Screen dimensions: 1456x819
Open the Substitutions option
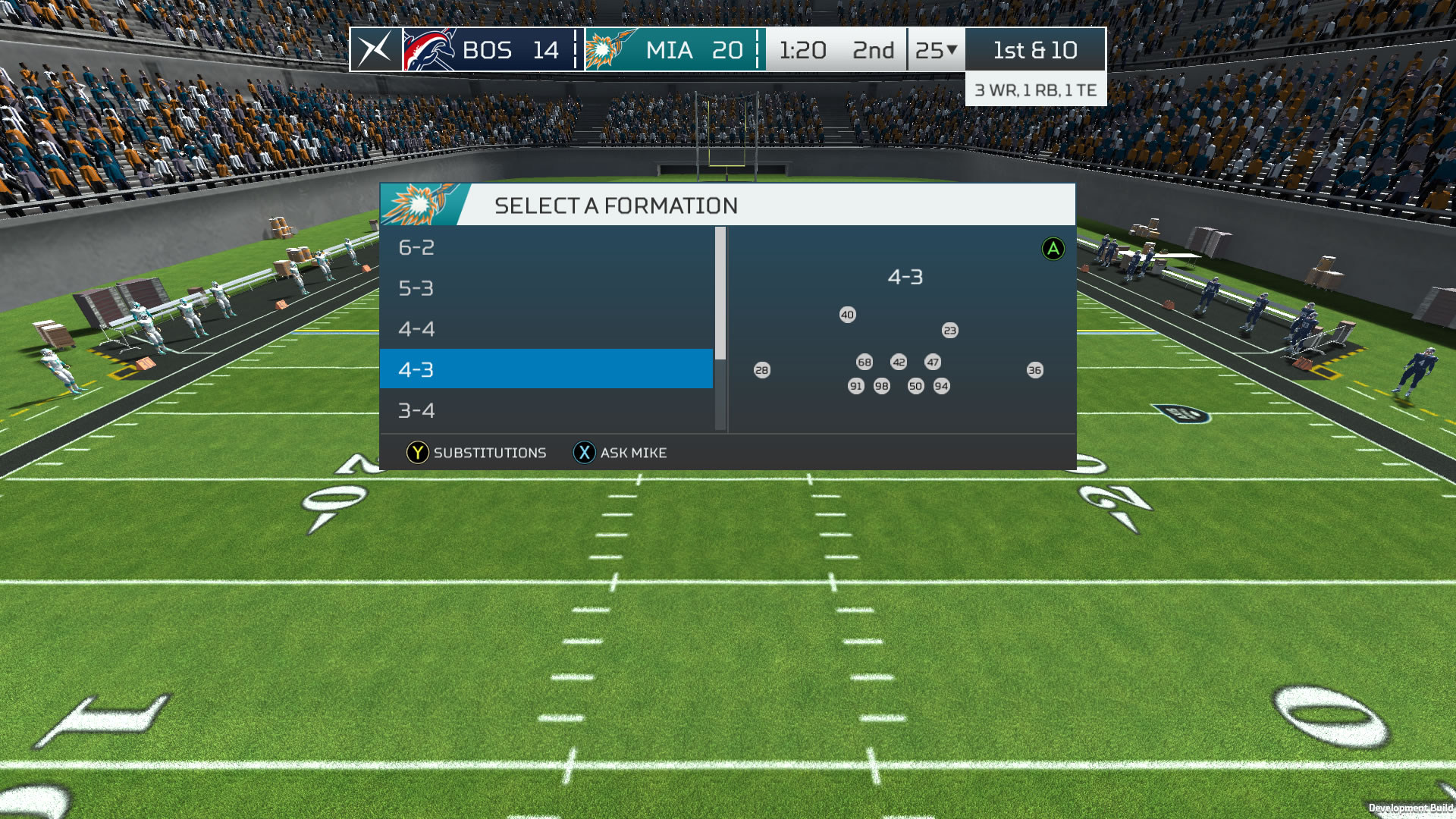(x=476, y=453)
